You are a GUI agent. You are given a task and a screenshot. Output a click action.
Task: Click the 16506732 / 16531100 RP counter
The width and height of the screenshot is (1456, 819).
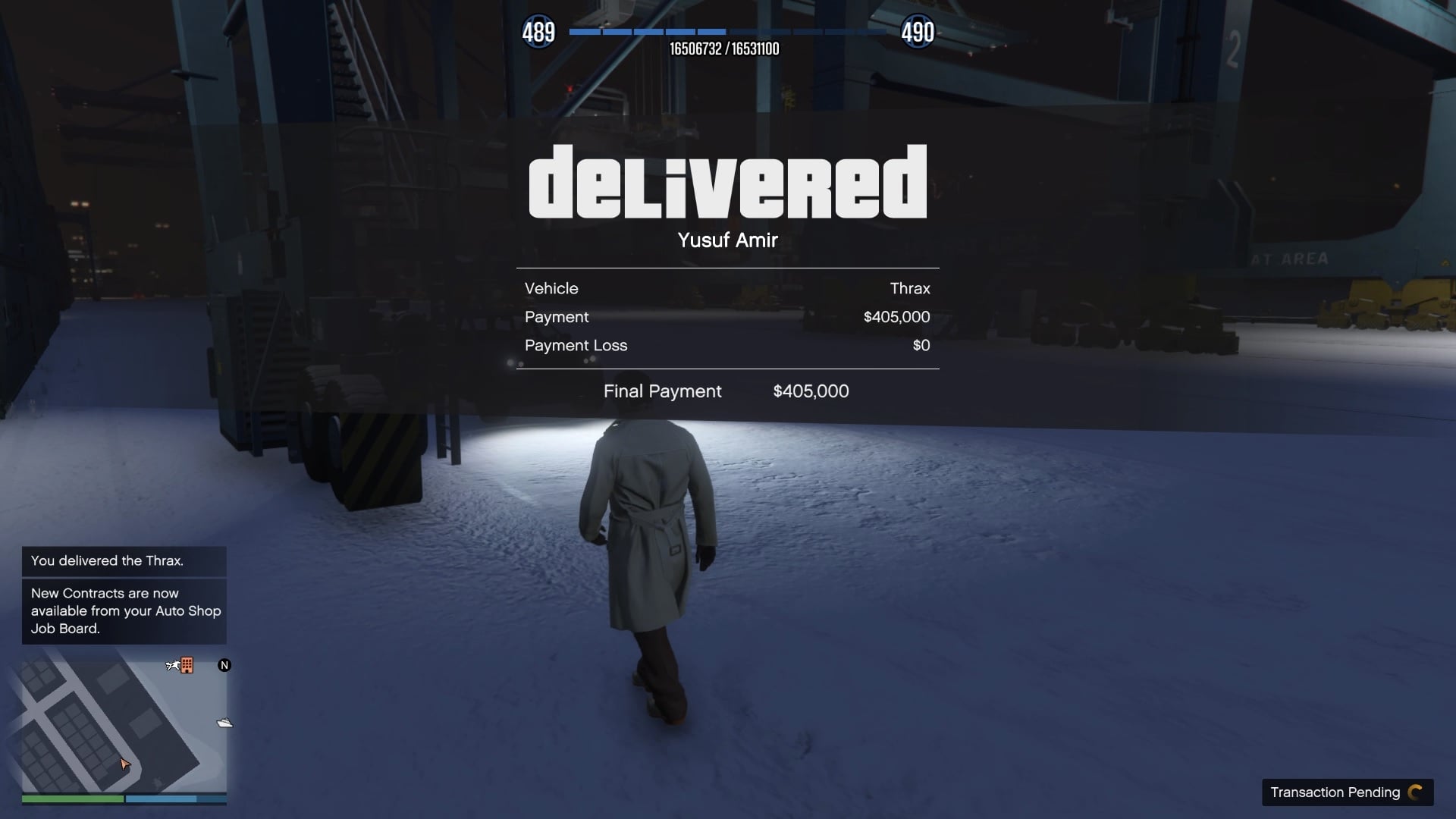[726, 49]
